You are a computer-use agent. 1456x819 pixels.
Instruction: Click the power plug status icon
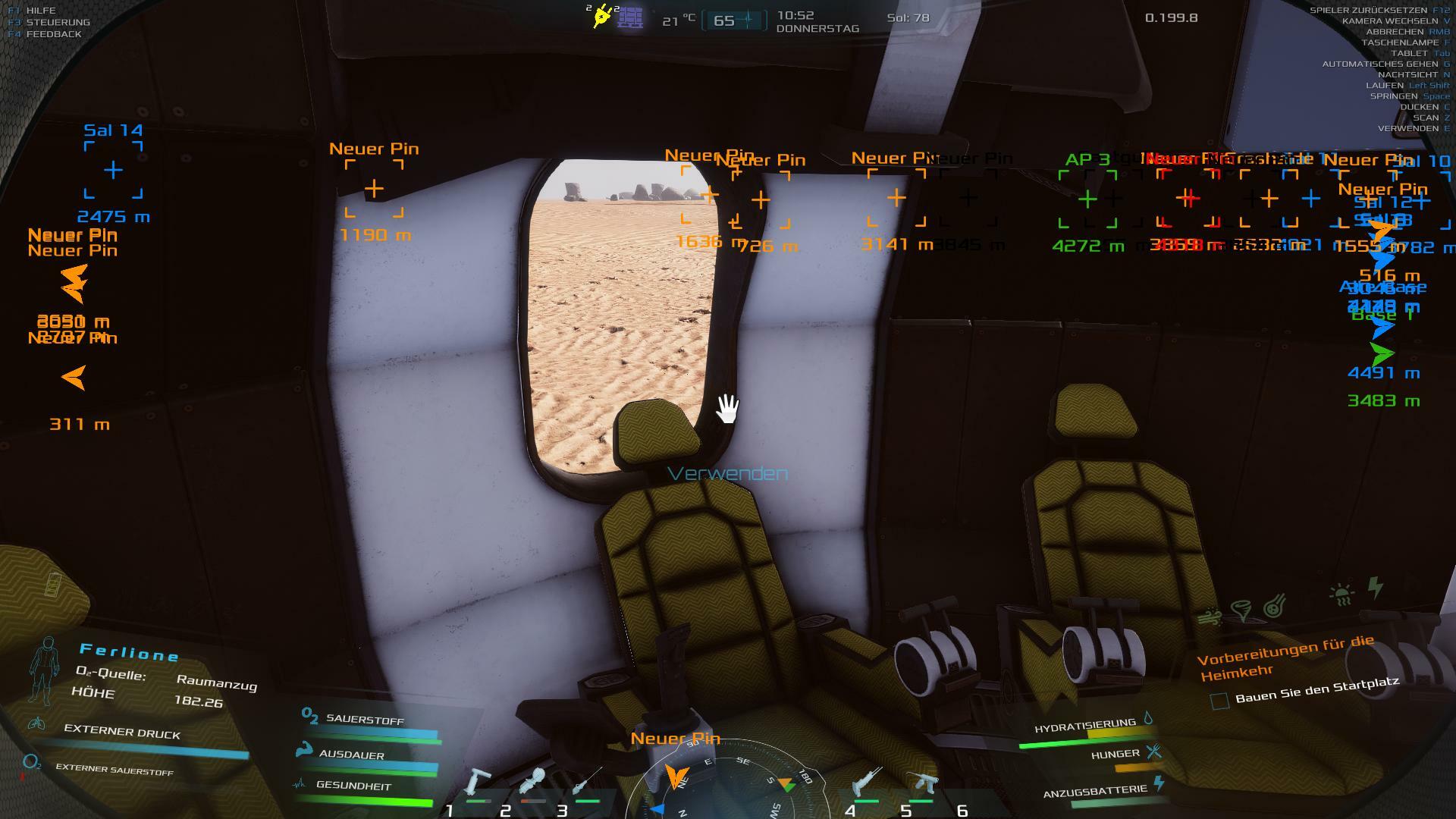603,17
